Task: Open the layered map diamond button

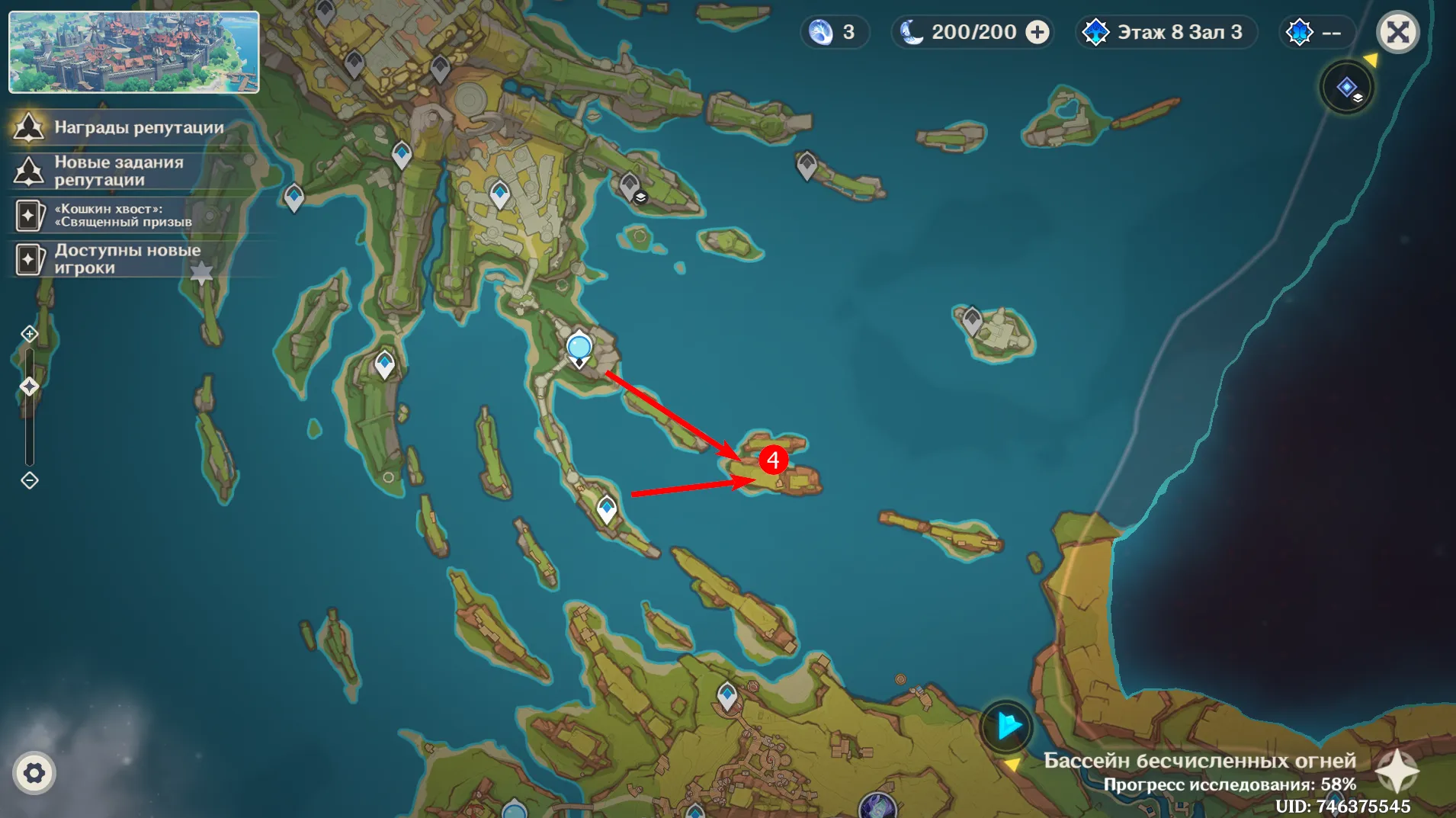Action: tap(1347, 88)
